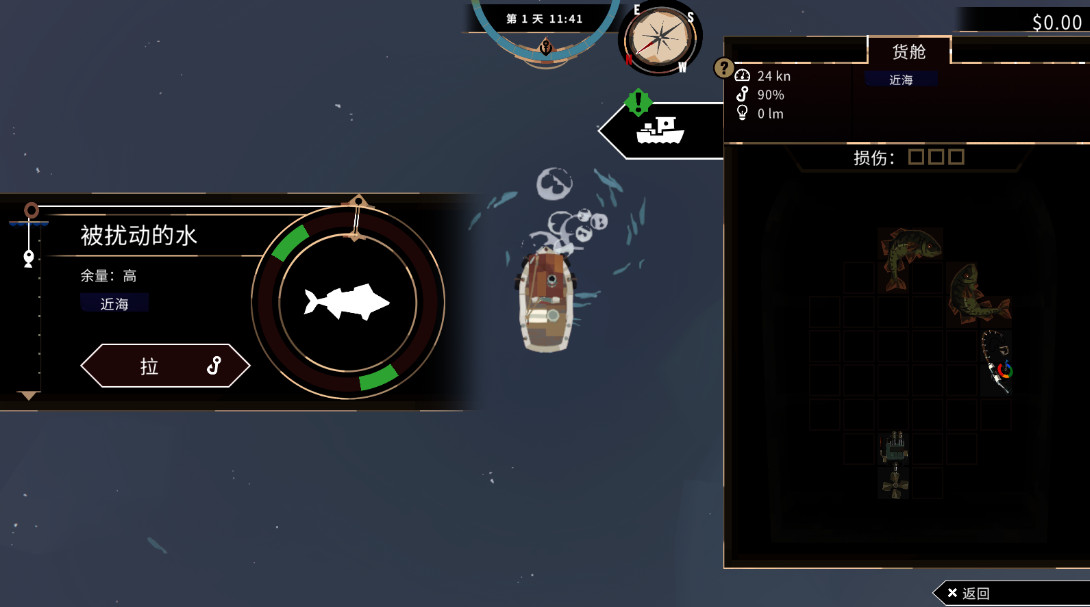
Task: Click the compass on the top bar
Action: coord(659,39)
